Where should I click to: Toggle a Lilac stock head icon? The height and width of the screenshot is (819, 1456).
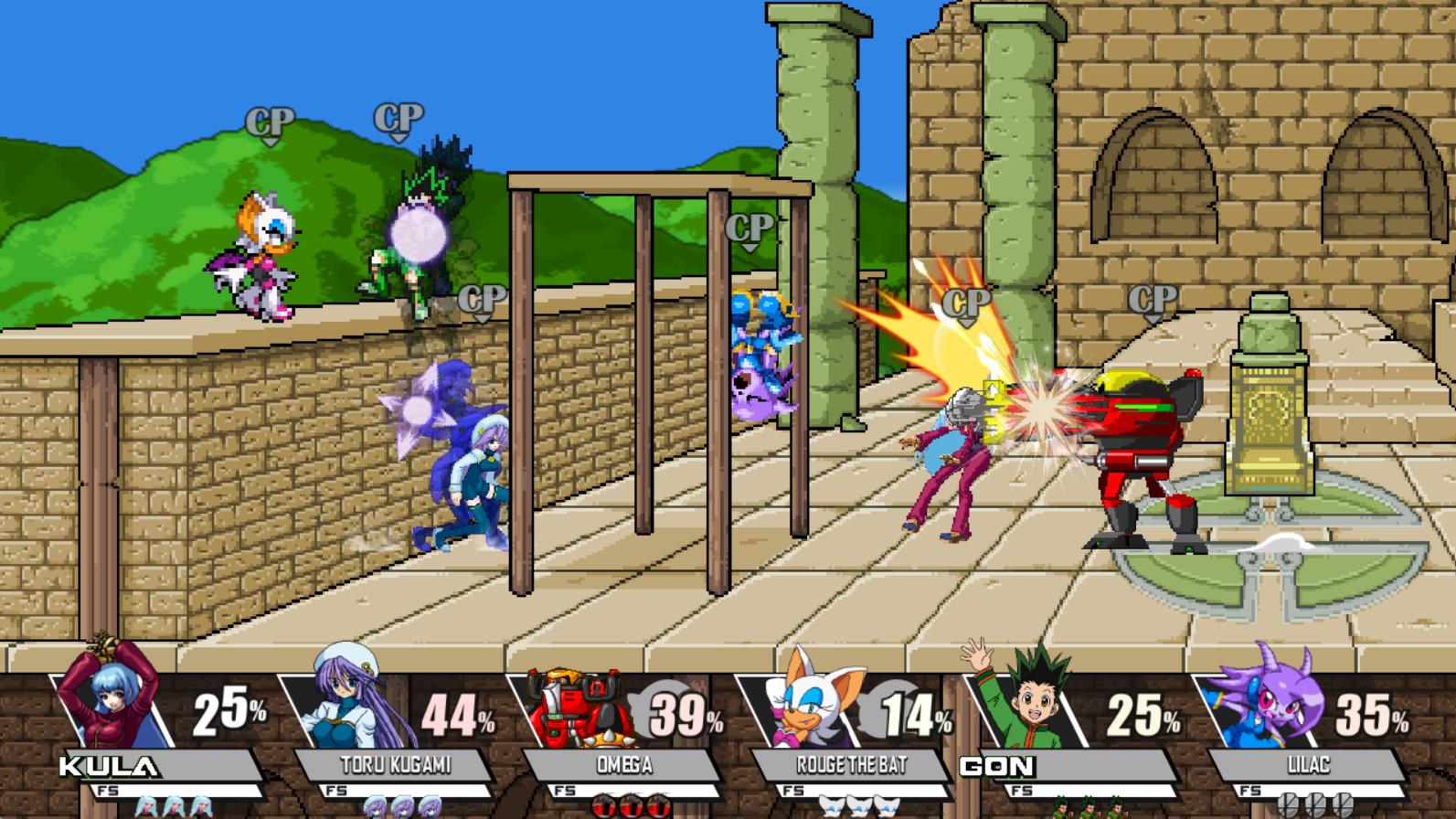tap(1316, 803)
